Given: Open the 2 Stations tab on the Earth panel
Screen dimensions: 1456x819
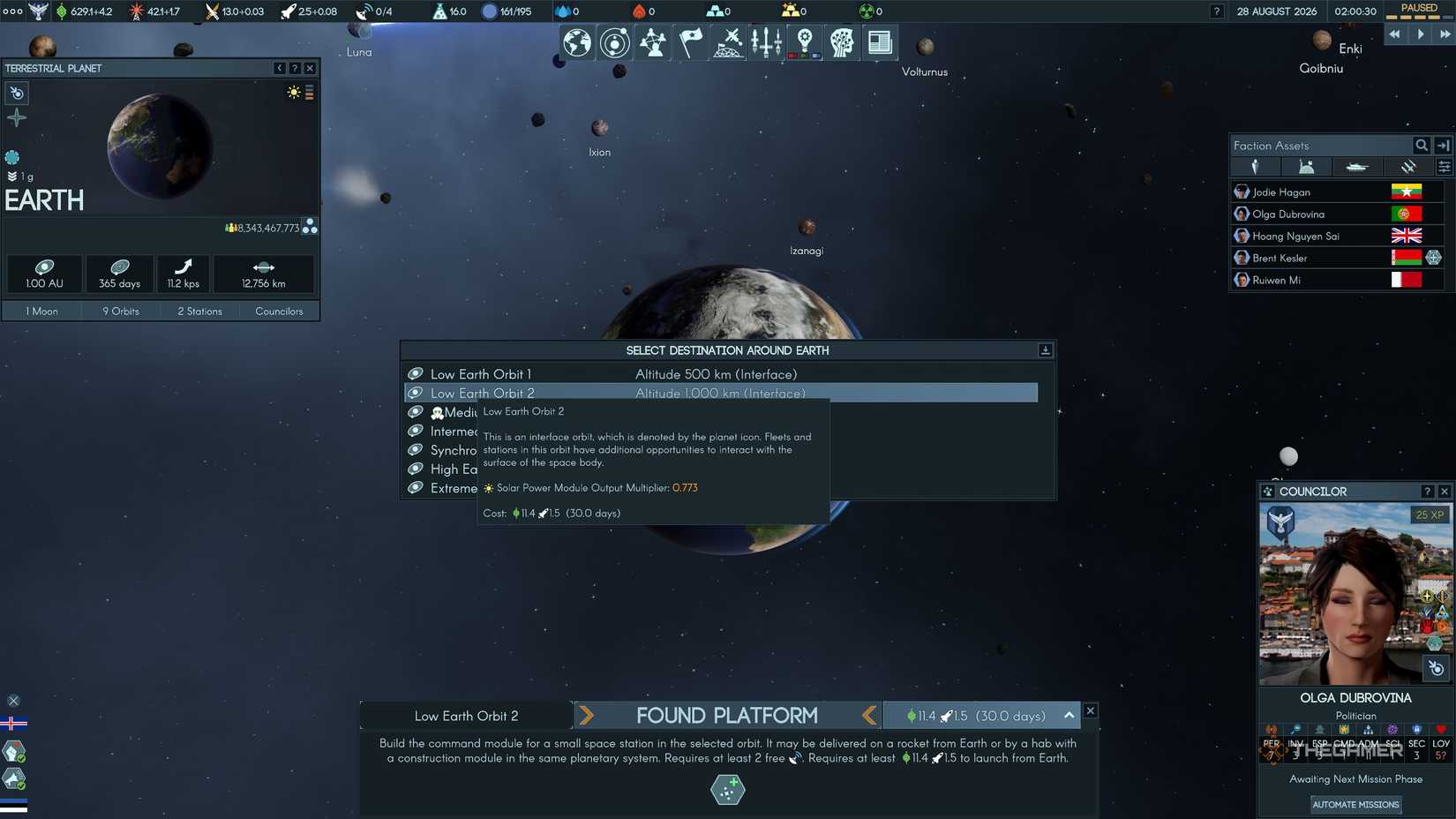Looking at the screenshot, I should click(199, 311).
